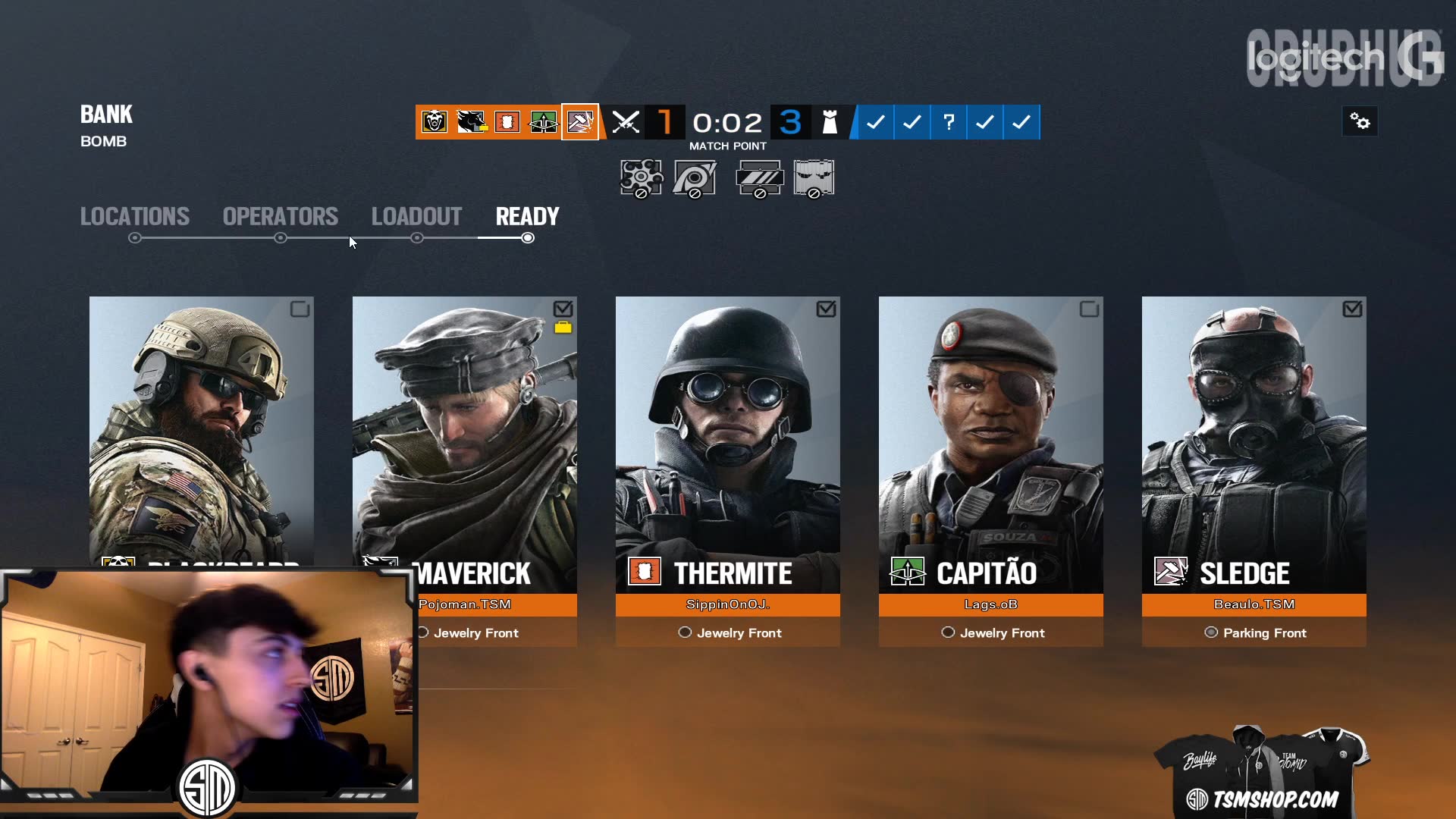This screenshot has height=819, width=1456.
Task: Click the unknown defender question mark slot
Action: (x=948, y=122)
